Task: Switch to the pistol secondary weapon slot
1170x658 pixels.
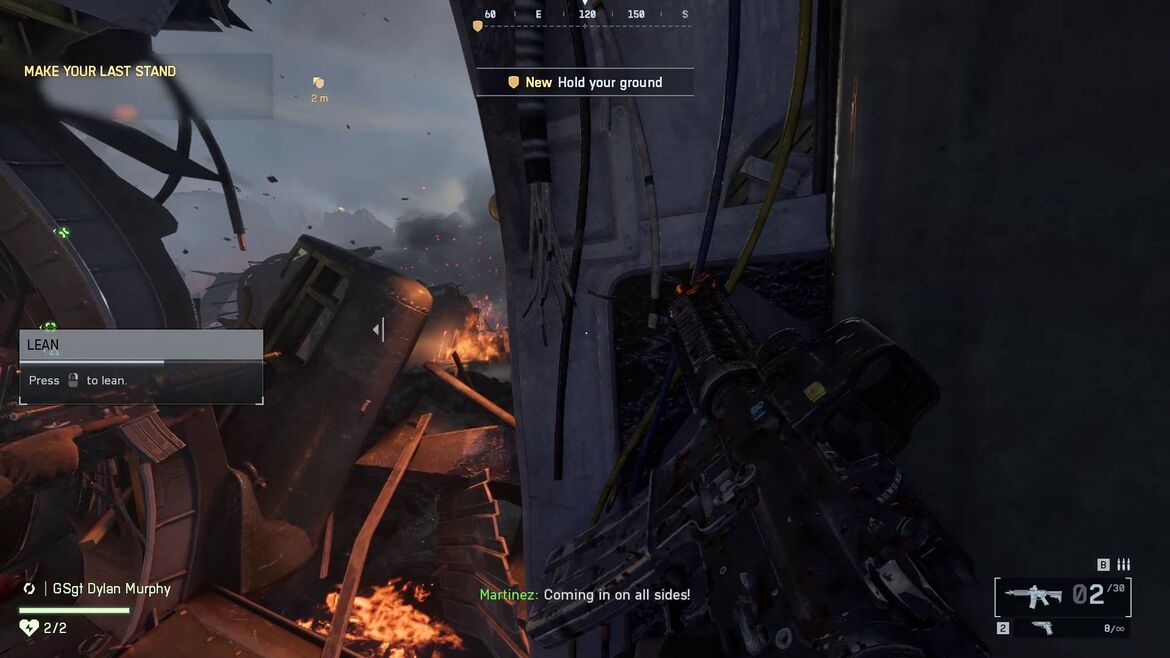Action: 1041,628
